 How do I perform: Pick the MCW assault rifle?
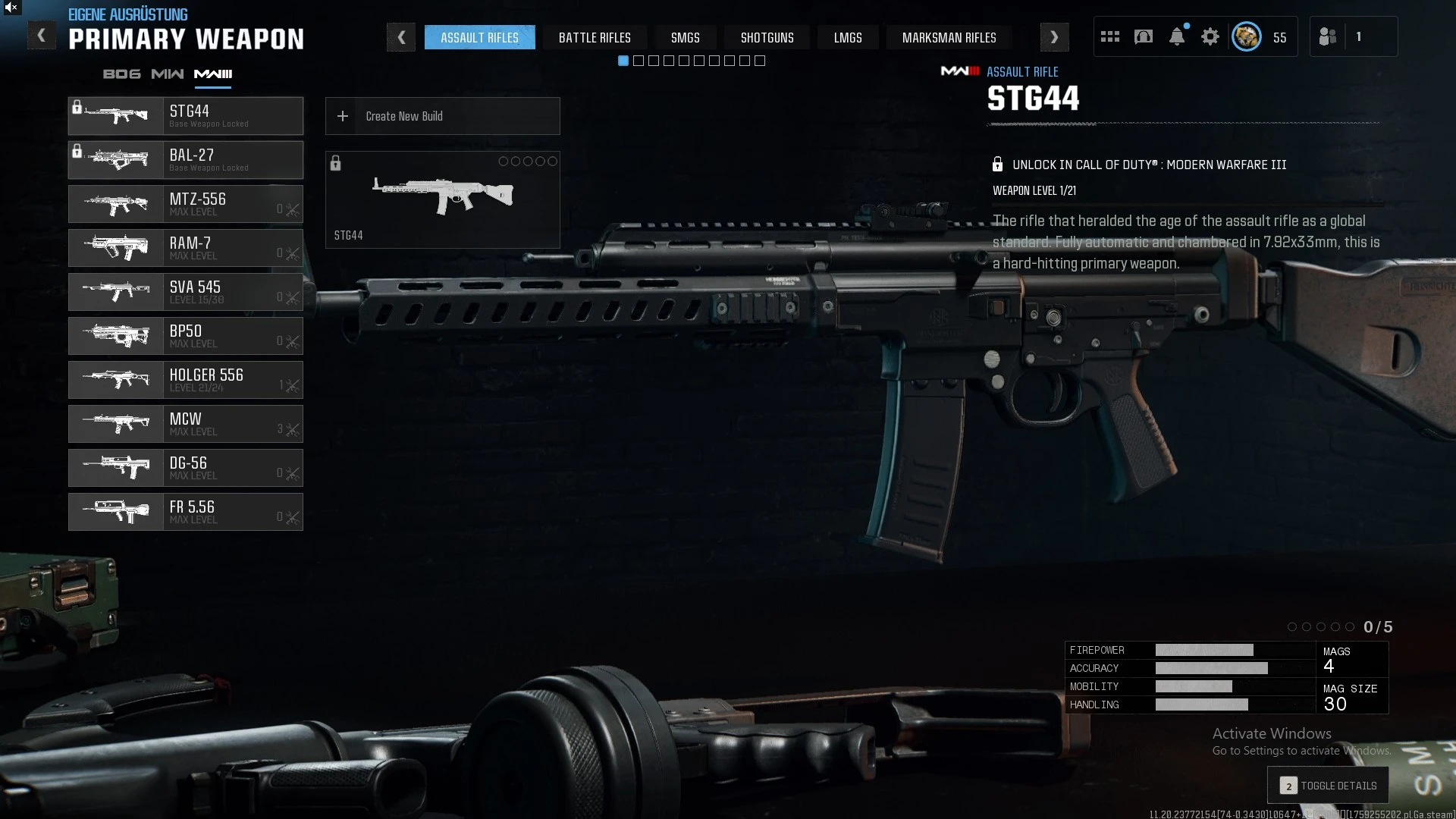point(186,424)
